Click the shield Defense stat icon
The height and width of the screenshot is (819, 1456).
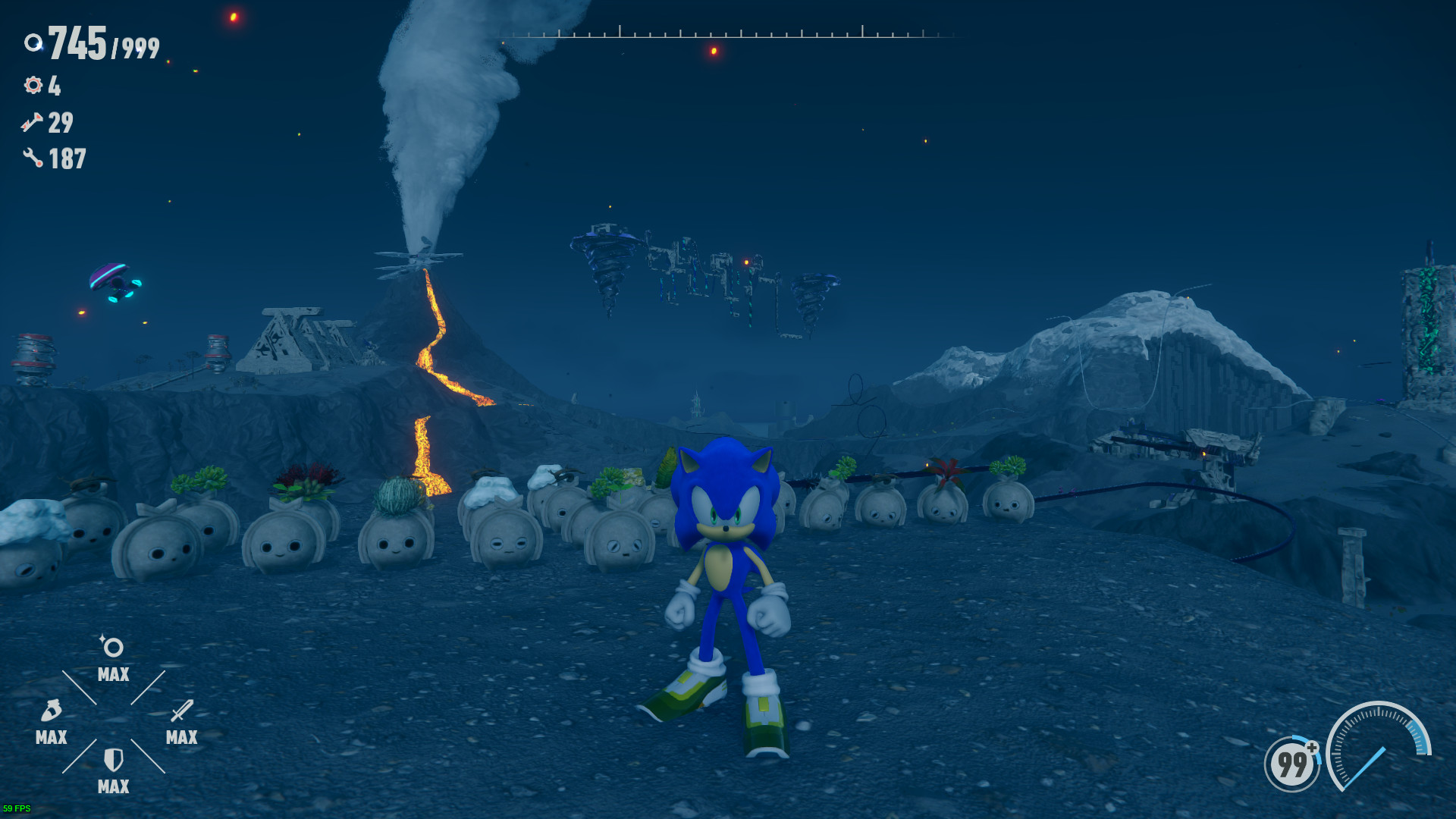click(x=112, y=761)
